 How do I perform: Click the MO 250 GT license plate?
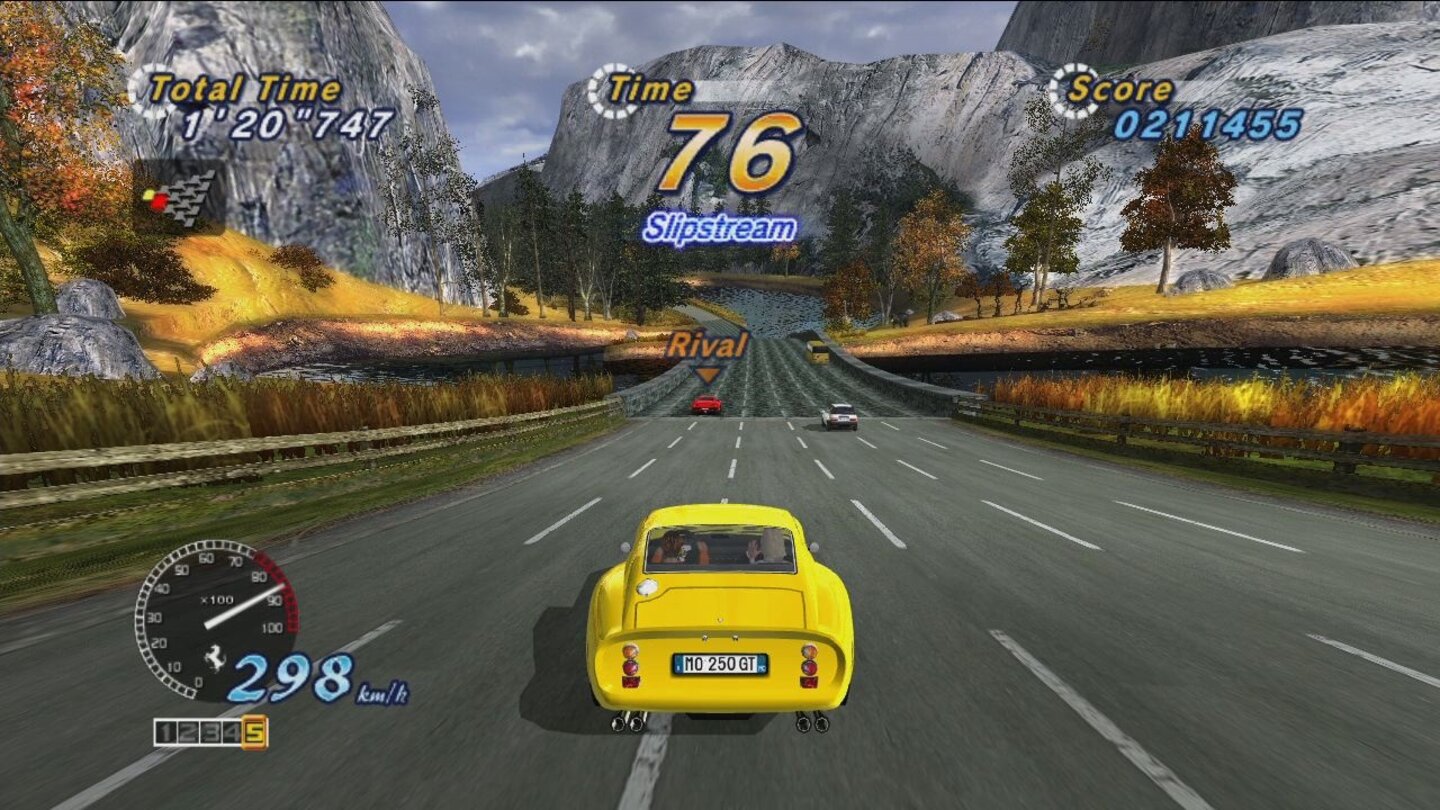718,664
